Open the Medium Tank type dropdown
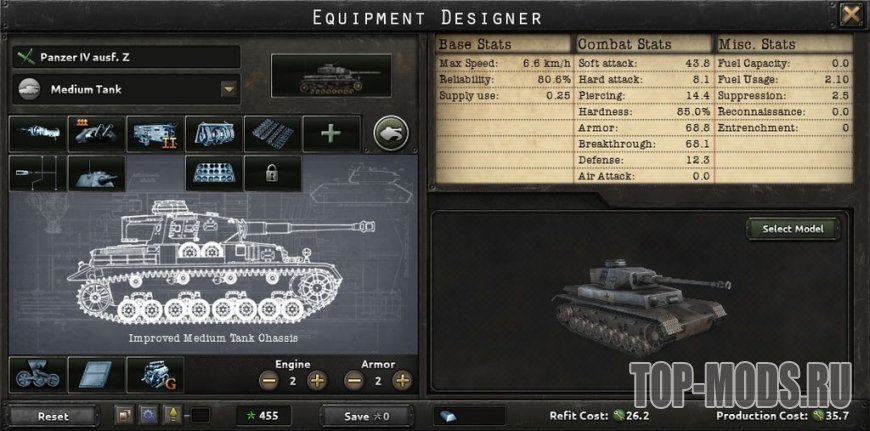870x431 pixels. pos(227,89)
